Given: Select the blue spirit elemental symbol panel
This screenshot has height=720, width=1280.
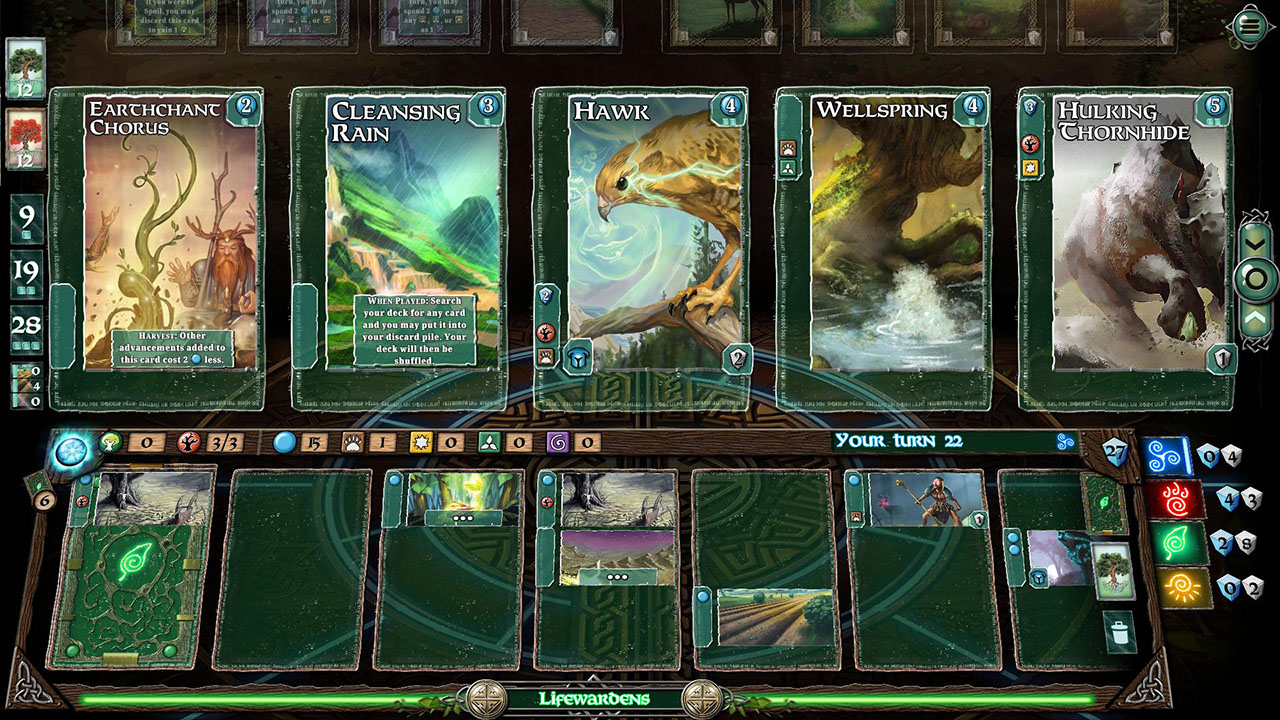Looking at the screenshot, I should coord(1166,458).
